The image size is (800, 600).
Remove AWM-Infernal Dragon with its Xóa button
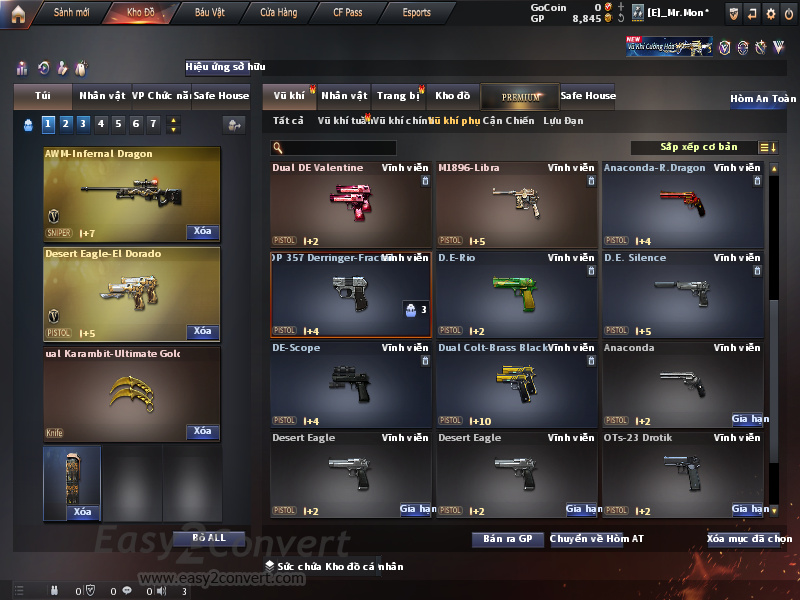(202, 232)
